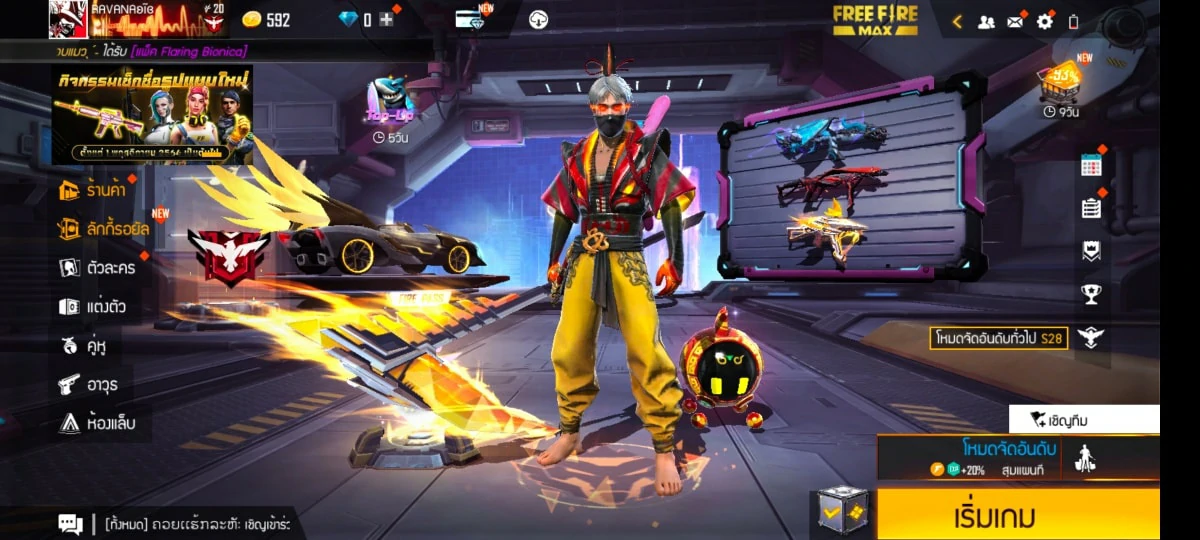Start the match with the yellow เริ่มเกม button
The width and height of the screenshot is (1200, 540).
(x=1017, y=516)
